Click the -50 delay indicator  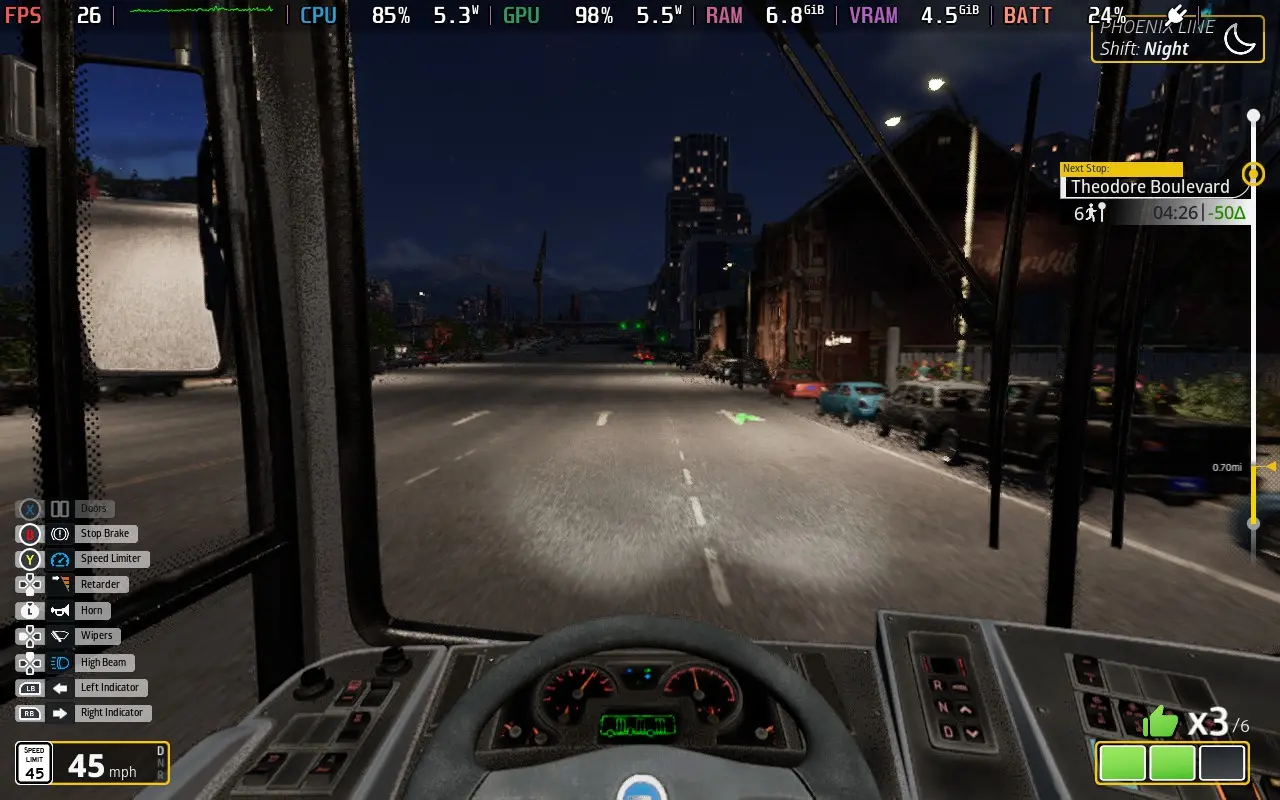pyautogui.click(x=1228, y=212)
